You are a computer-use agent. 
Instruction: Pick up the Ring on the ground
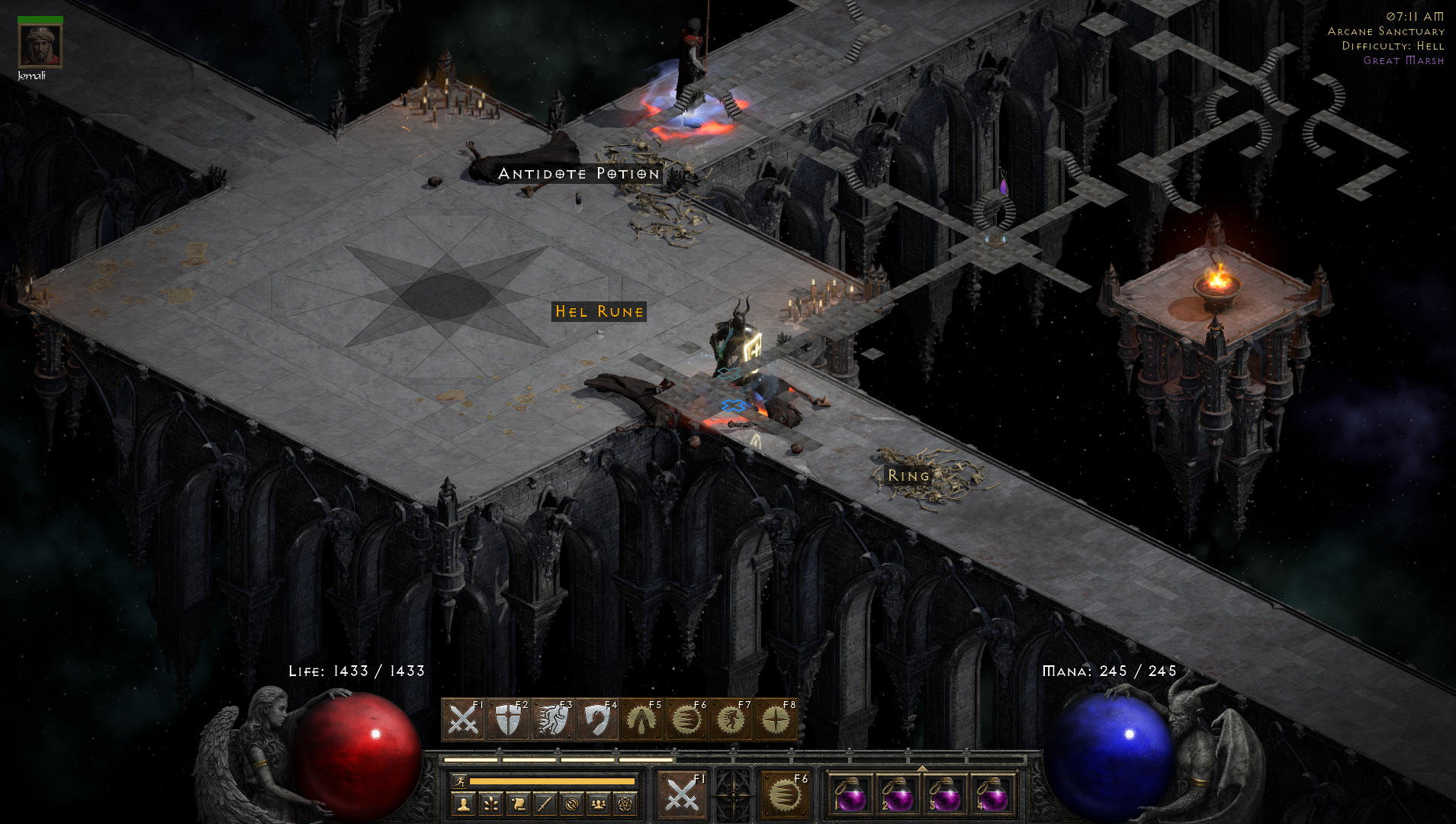pyautogui.click(x=907, y=475)
